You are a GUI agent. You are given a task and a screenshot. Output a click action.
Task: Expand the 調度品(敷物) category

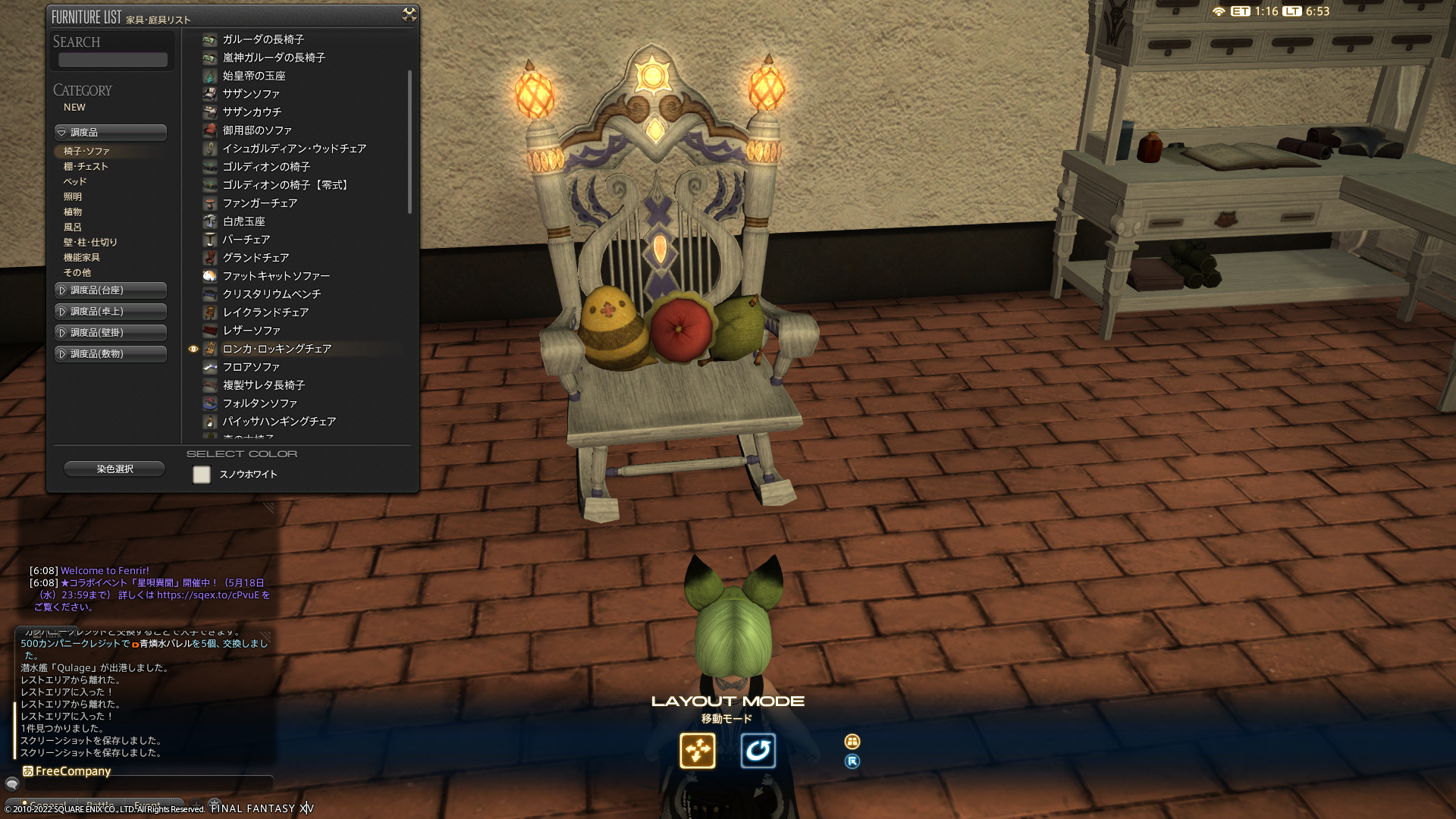pyautogui.click(x=111, y=354)
